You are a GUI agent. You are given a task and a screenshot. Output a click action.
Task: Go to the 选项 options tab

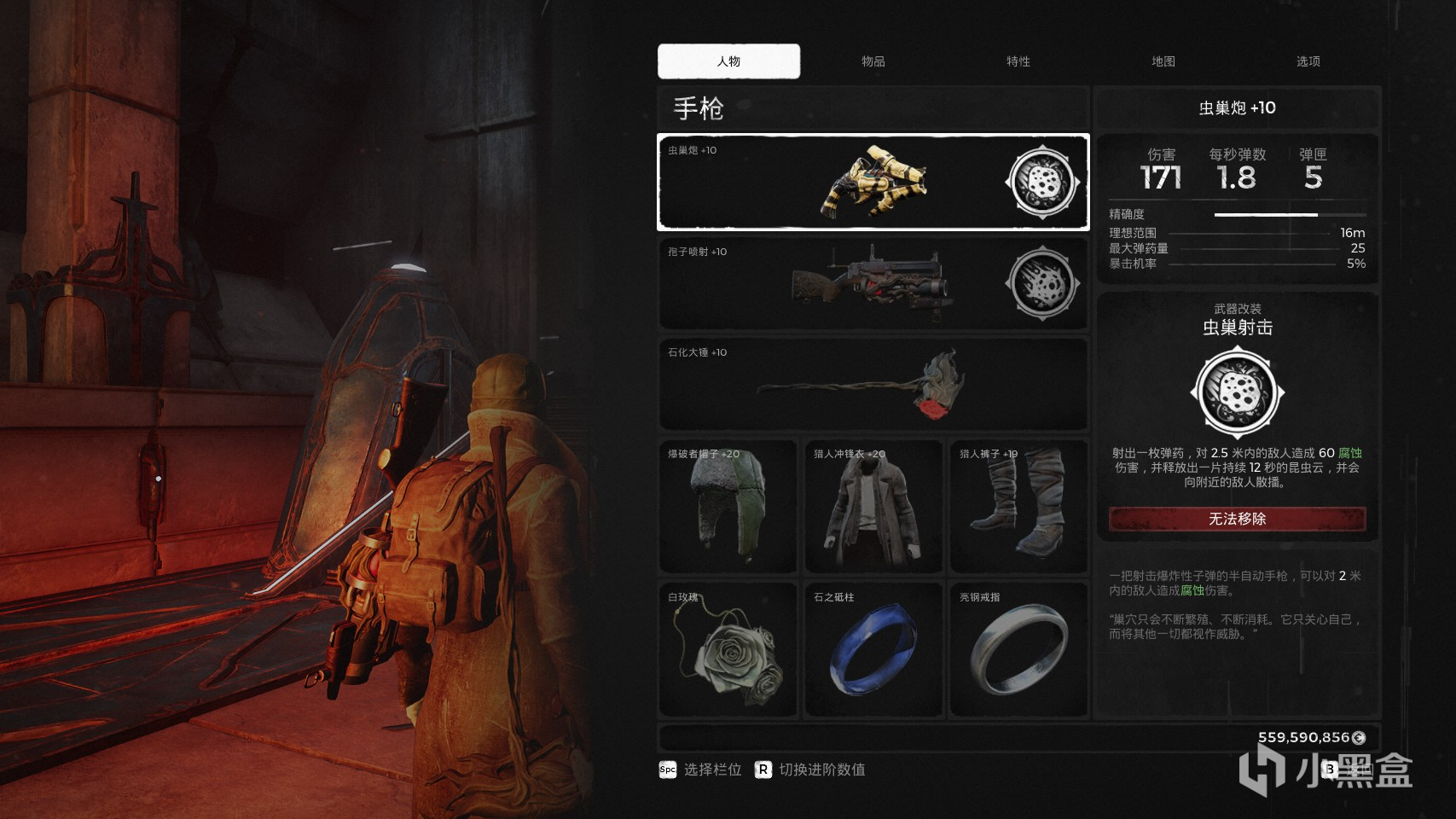click(1308, 61)
